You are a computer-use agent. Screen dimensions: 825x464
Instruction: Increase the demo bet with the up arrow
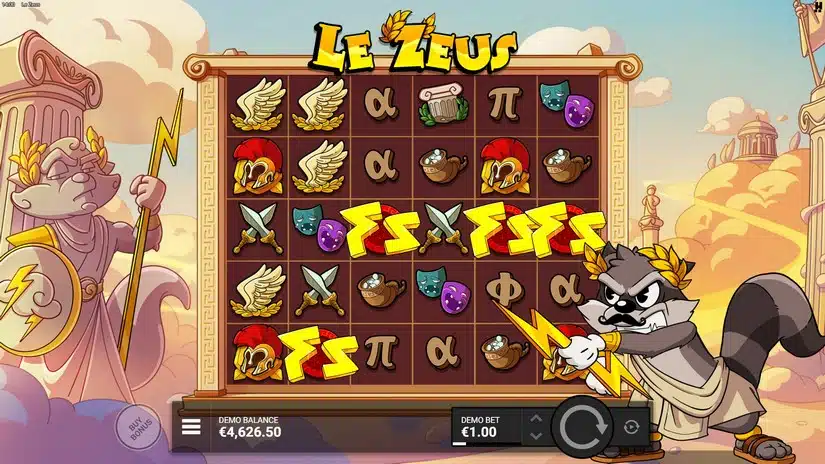535,418
